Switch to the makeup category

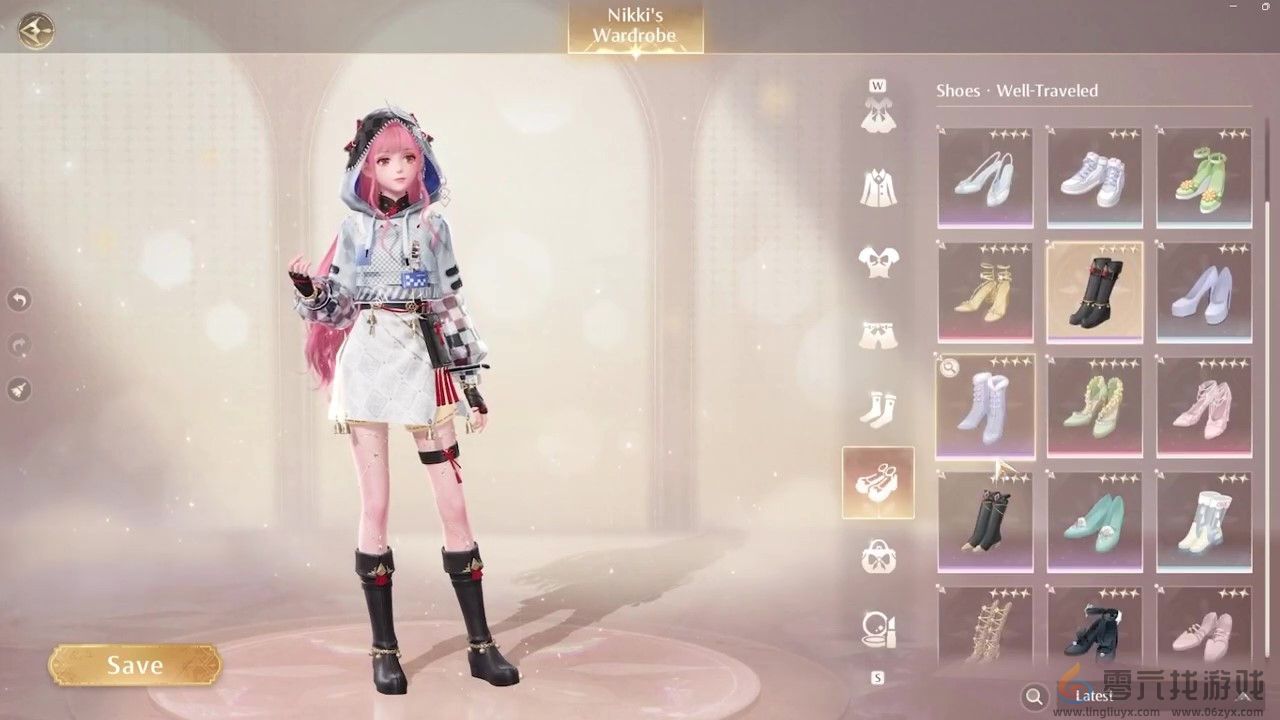point(878,628)
